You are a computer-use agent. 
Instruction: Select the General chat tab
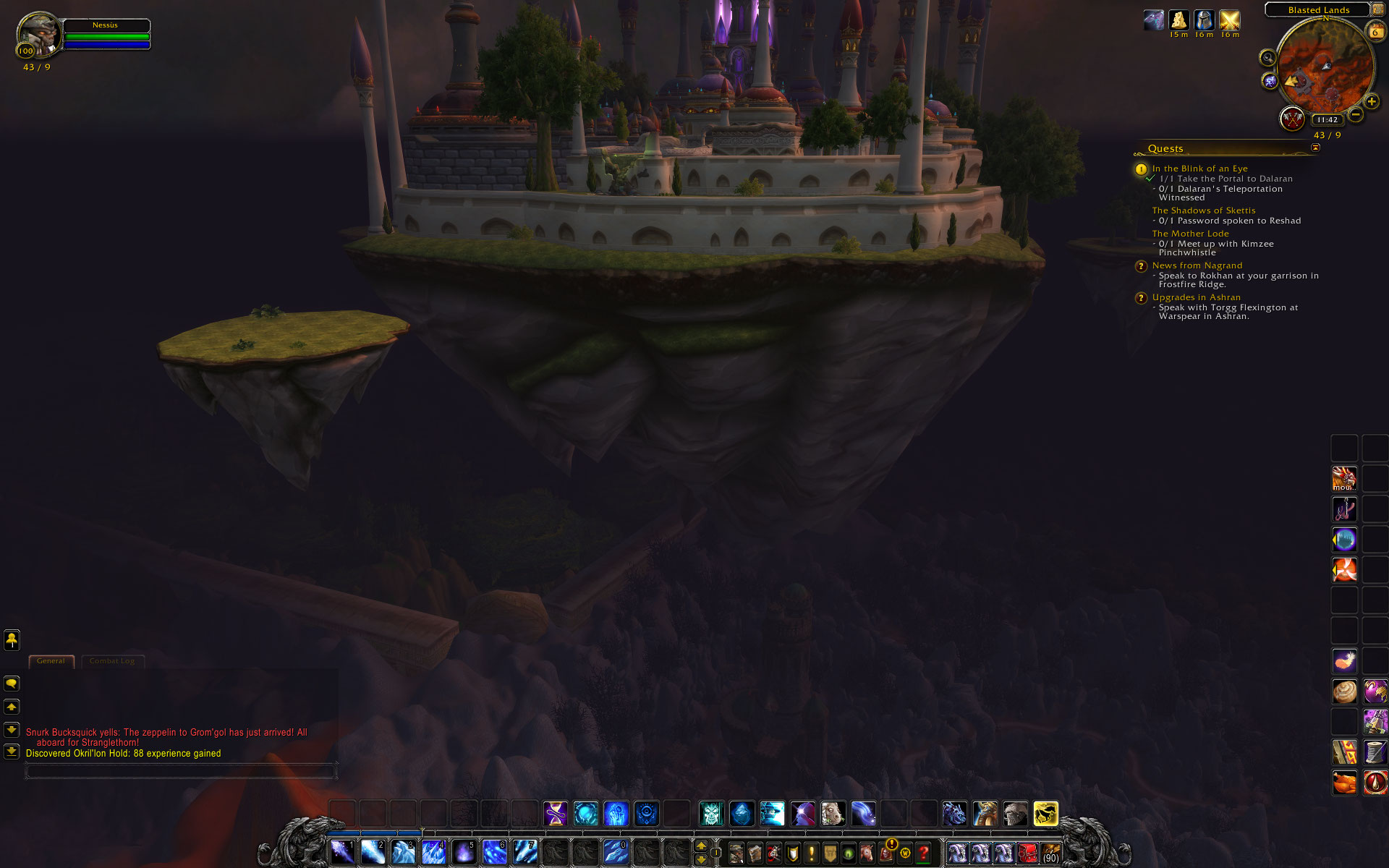coord(51,661)
